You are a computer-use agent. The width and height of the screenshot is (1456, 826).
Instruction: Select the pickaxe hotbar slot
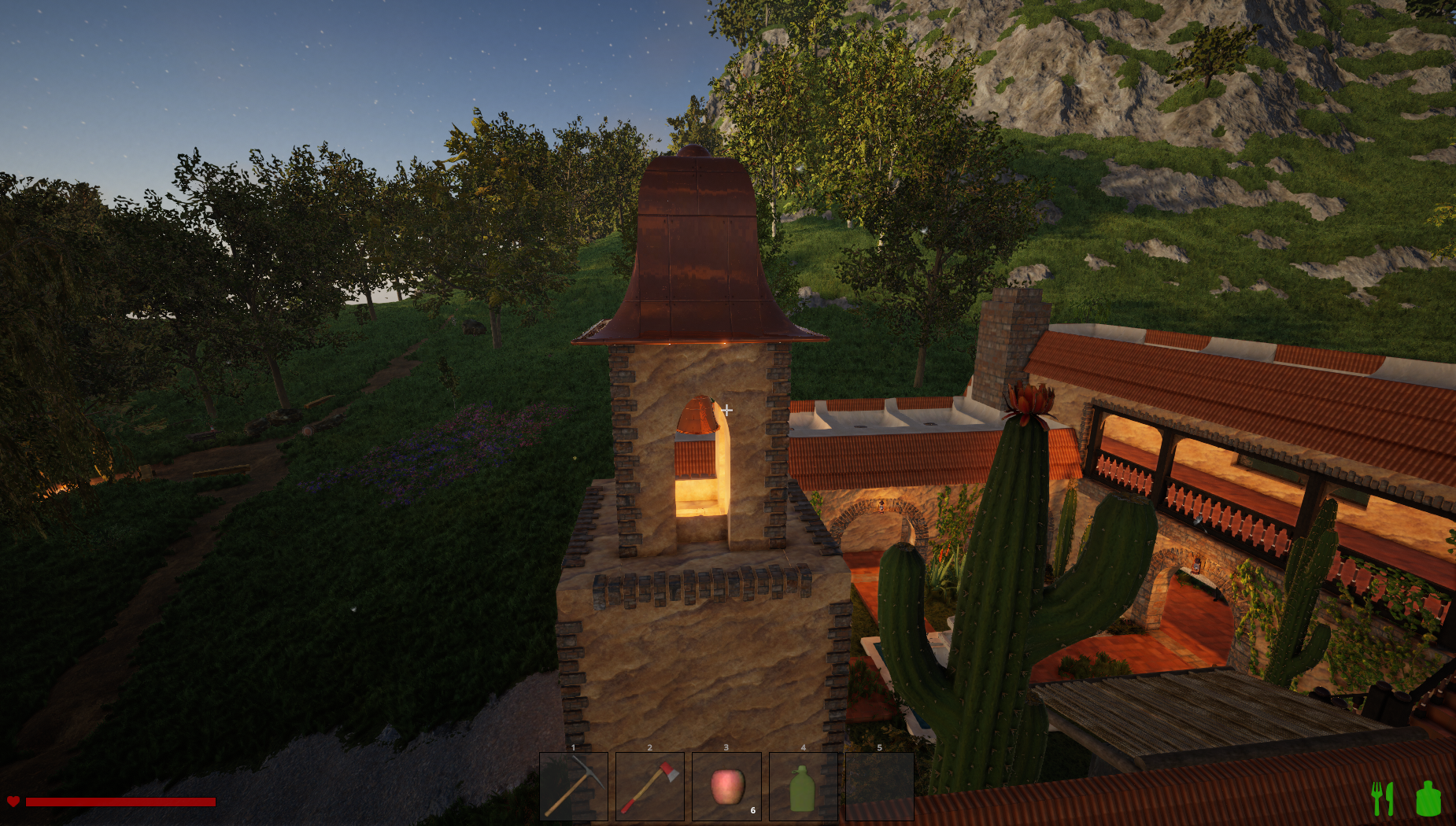tap(573, 786)
